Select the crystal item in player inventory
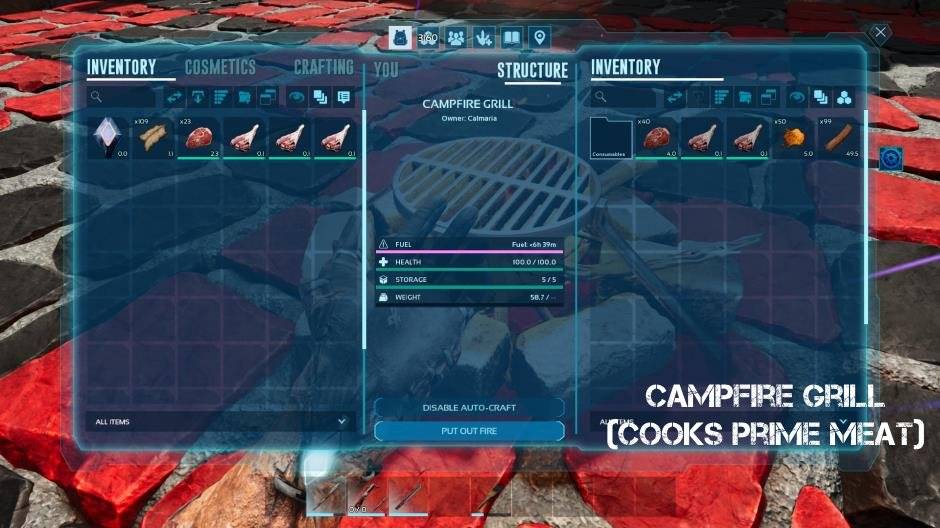The width and height of the screenshot is (940, 528). pos(109,138)
